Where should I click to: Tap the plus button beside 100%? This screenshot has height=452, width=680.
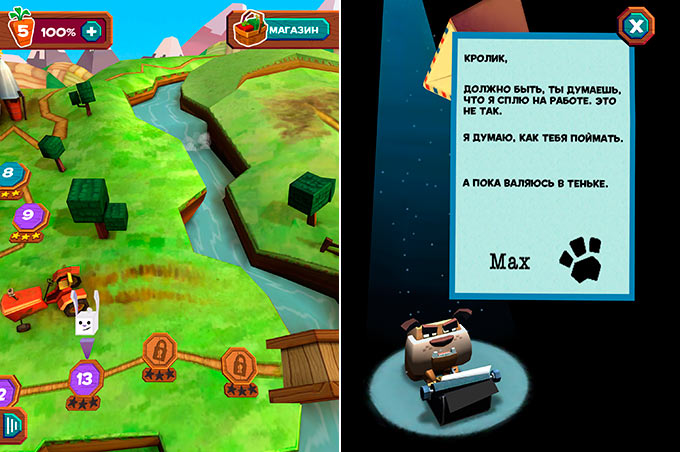coord(93,30)
